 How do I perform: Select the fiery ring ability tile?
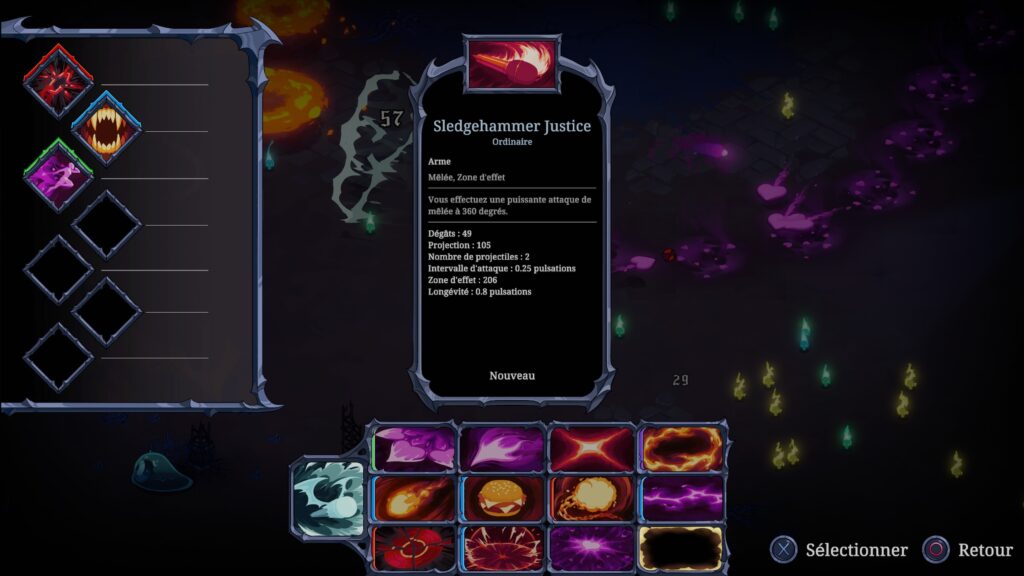tap(680, 448)
